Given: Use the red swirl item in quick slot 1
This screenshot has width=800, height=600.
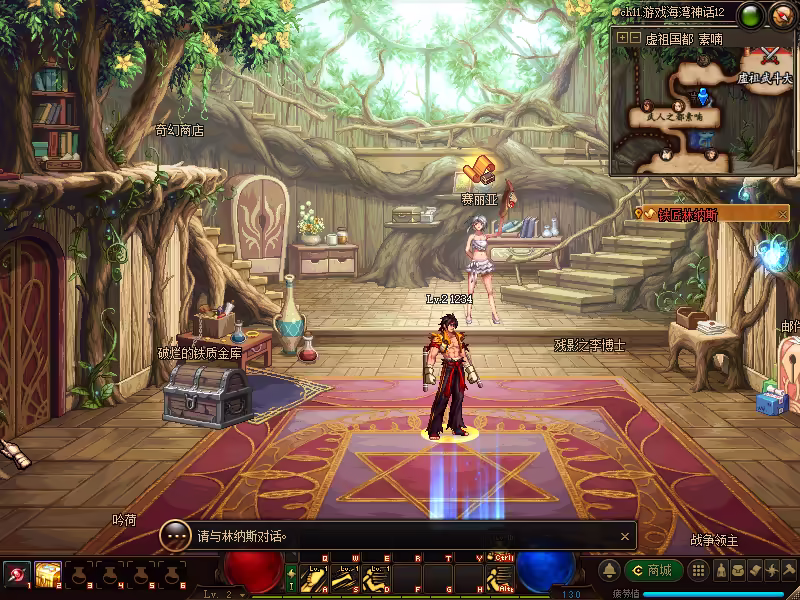Looking at the screenshot, I should click(16, 575).
